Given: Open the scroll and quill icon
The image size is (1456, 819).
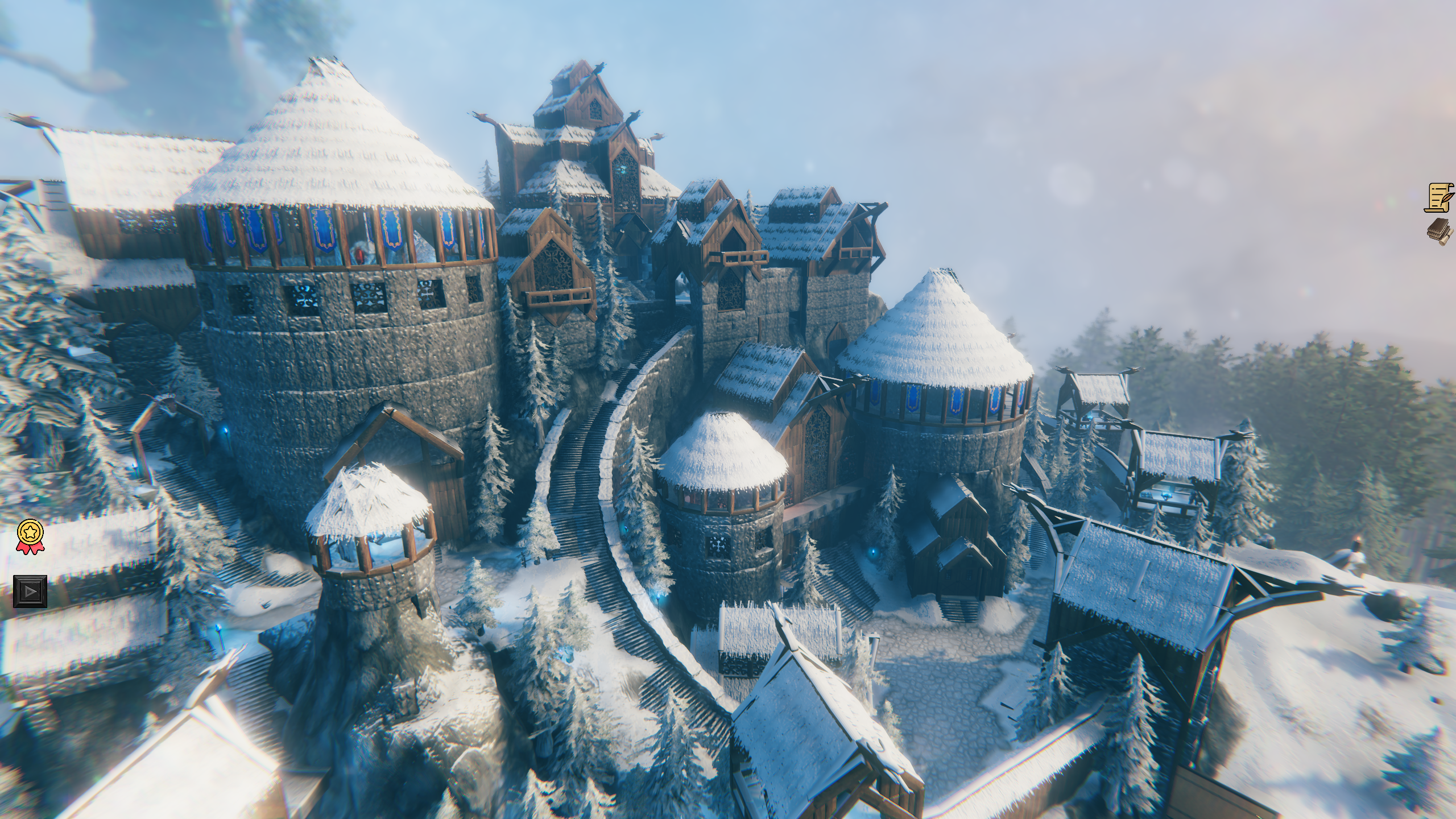Looking at the screenshot, I should (x=1440, y=197).
